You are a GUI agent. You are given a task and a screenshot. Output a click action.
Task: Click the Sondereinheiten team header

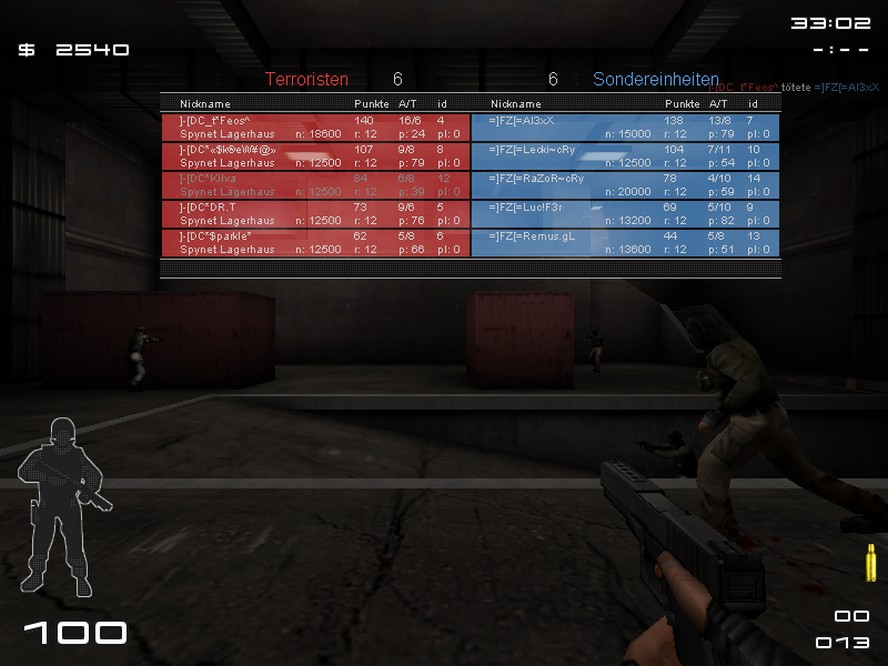655,79
